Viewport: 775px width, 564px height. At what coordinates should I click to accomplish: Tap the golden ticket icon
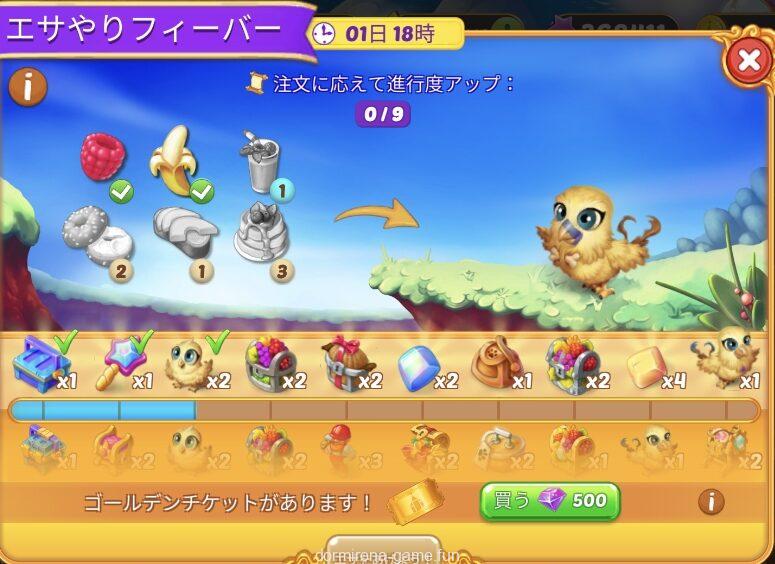point(414,502)
